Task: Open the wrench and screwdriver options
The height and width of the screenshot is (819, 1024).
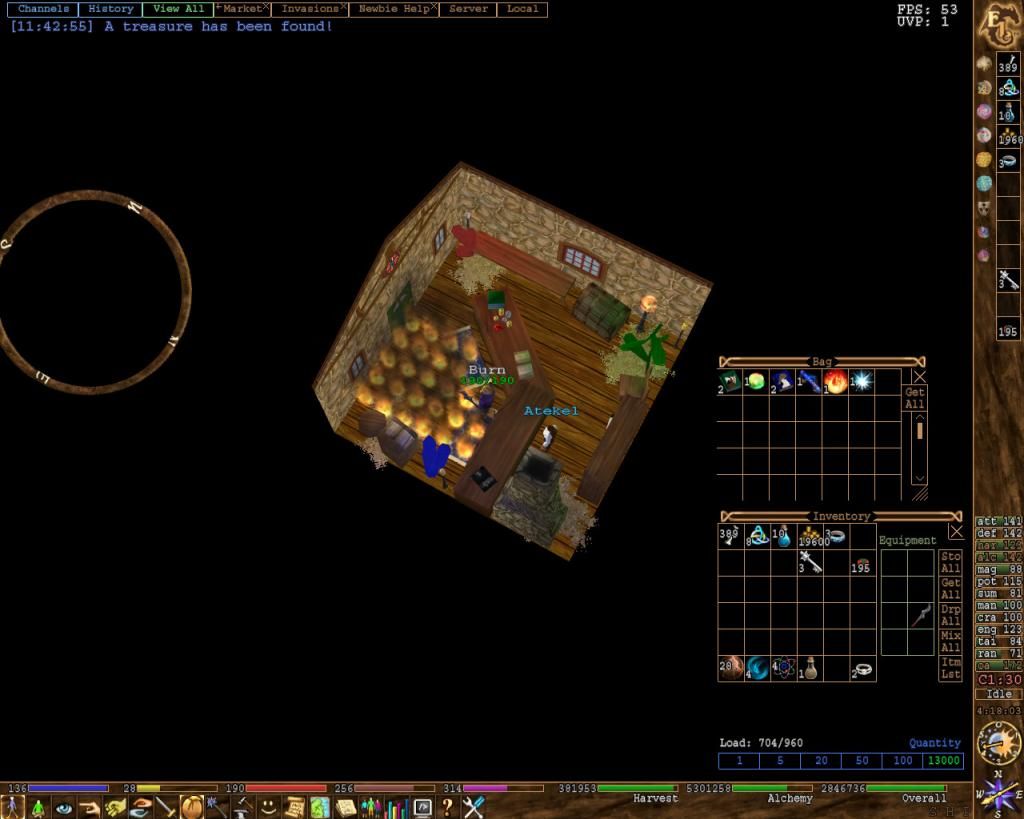Action: point(473,807)
